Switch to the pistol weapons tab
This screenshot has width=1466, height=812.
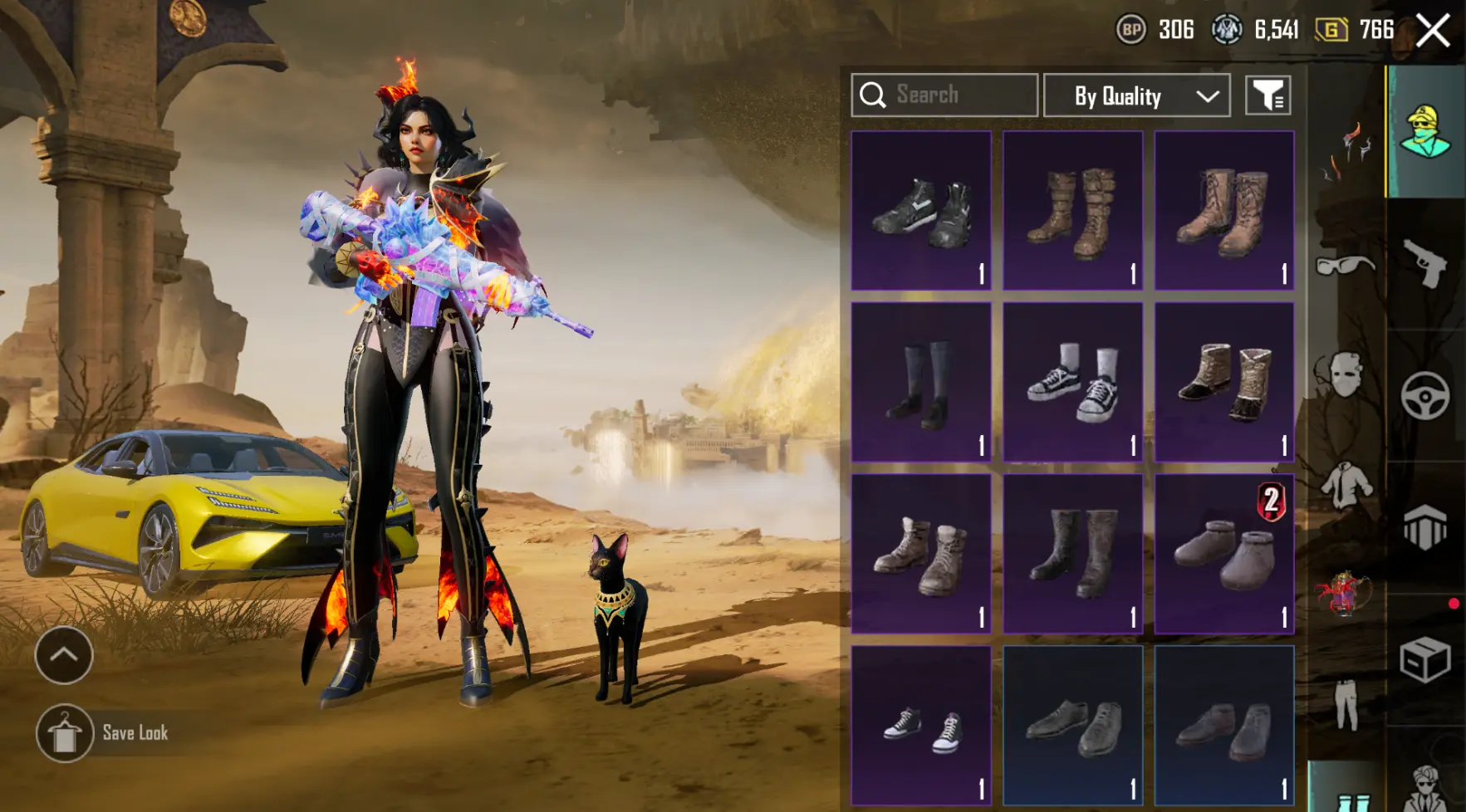click(1425, 264)
